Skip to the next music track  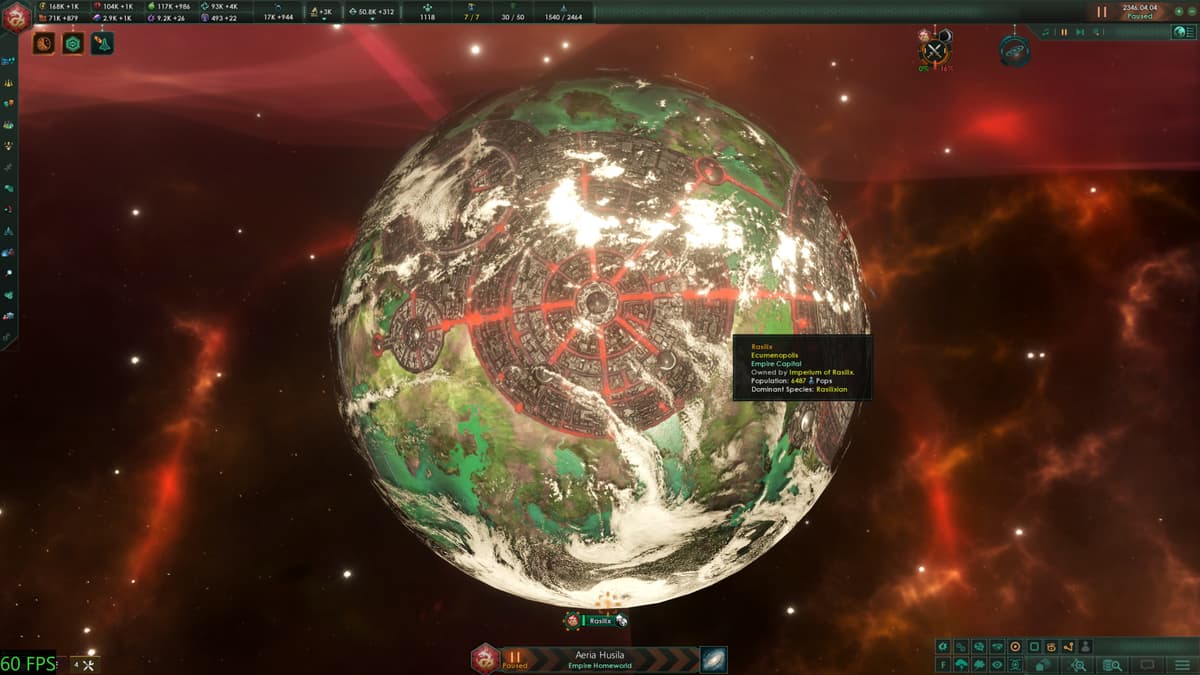click(x=1078, y=32)
